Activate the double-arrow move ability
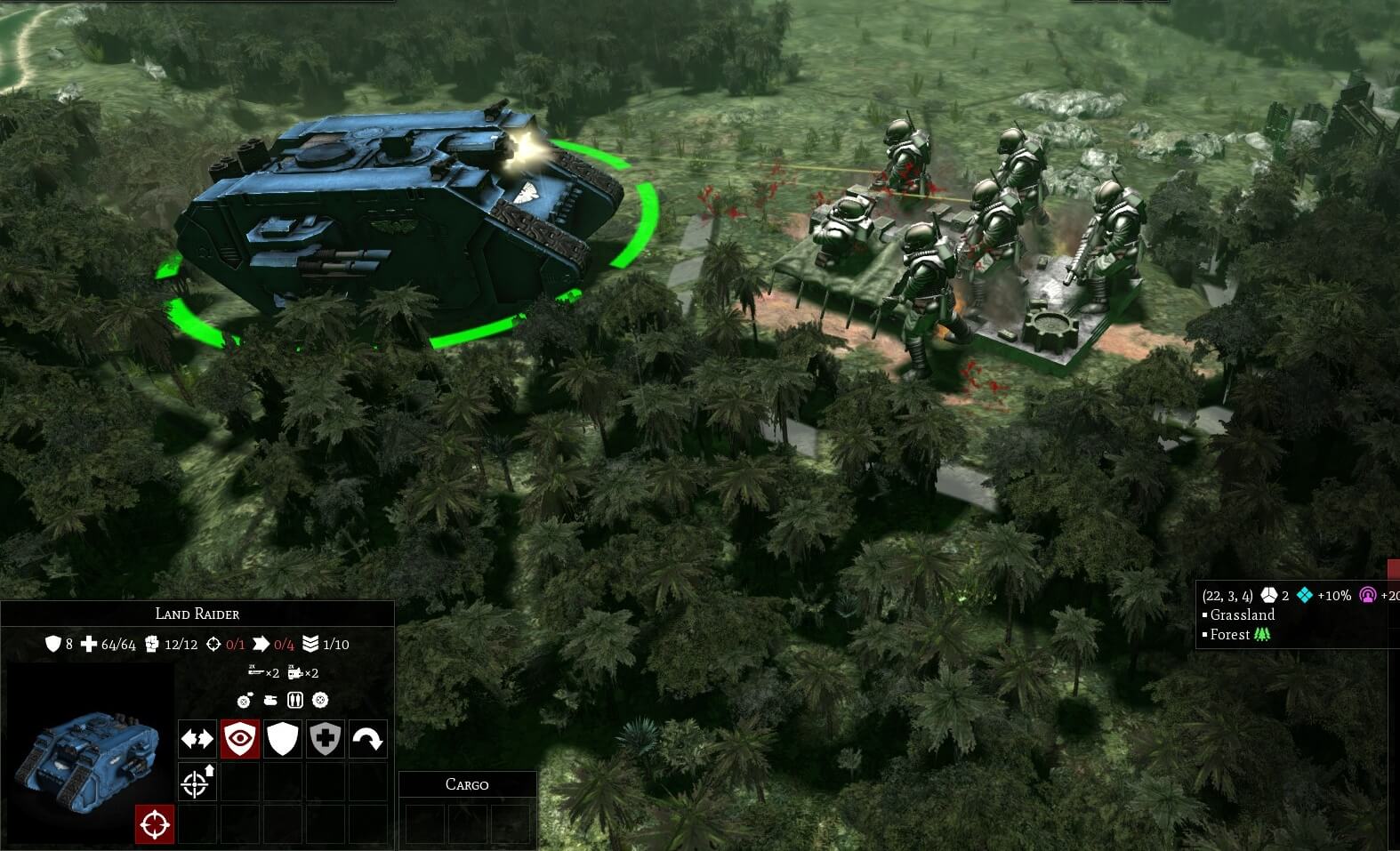The width and height of the screenshot is (1400, 851). (197, 739)
